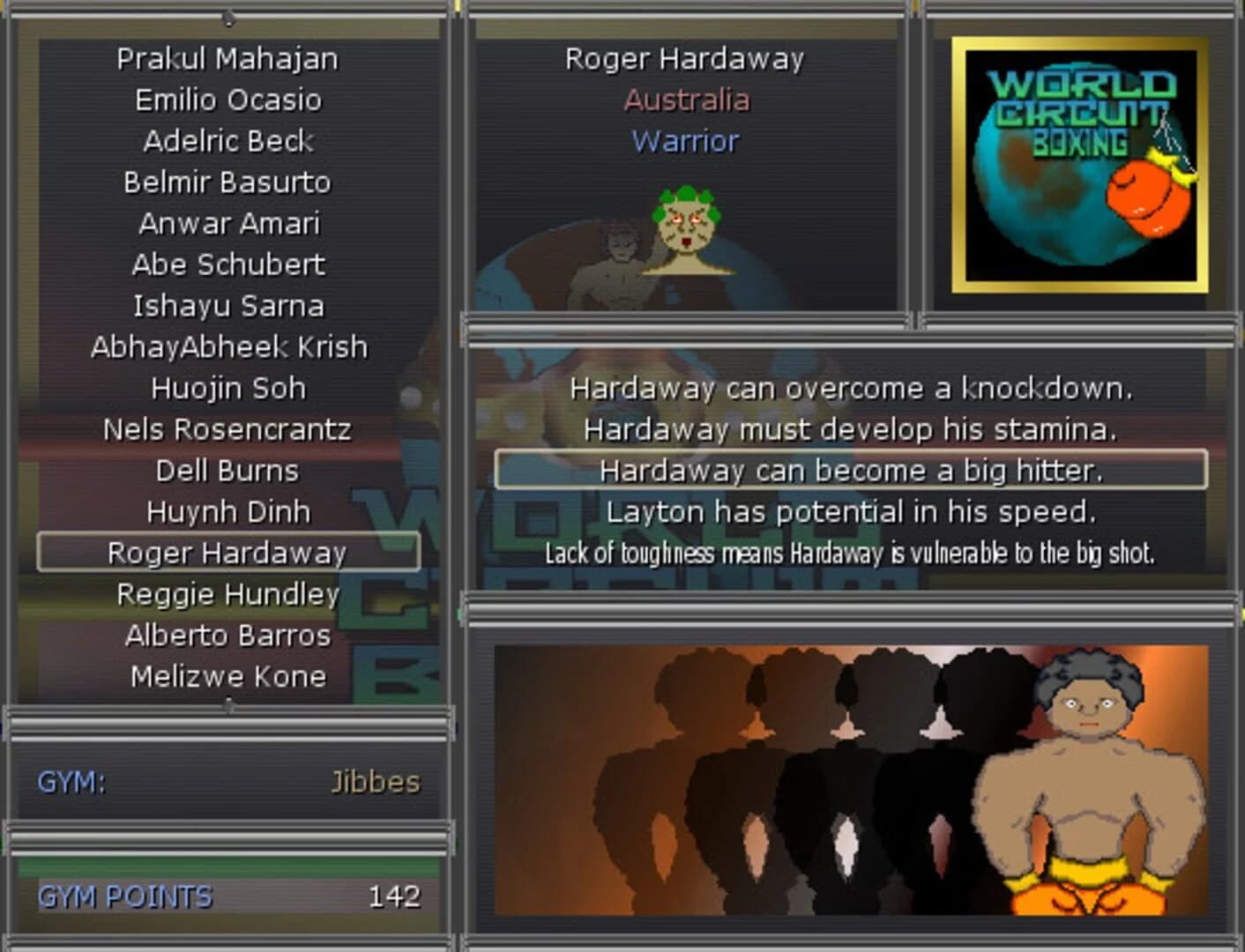
Task: Select Nels Rosencrantz from the list
Action: tap(228, 429)
